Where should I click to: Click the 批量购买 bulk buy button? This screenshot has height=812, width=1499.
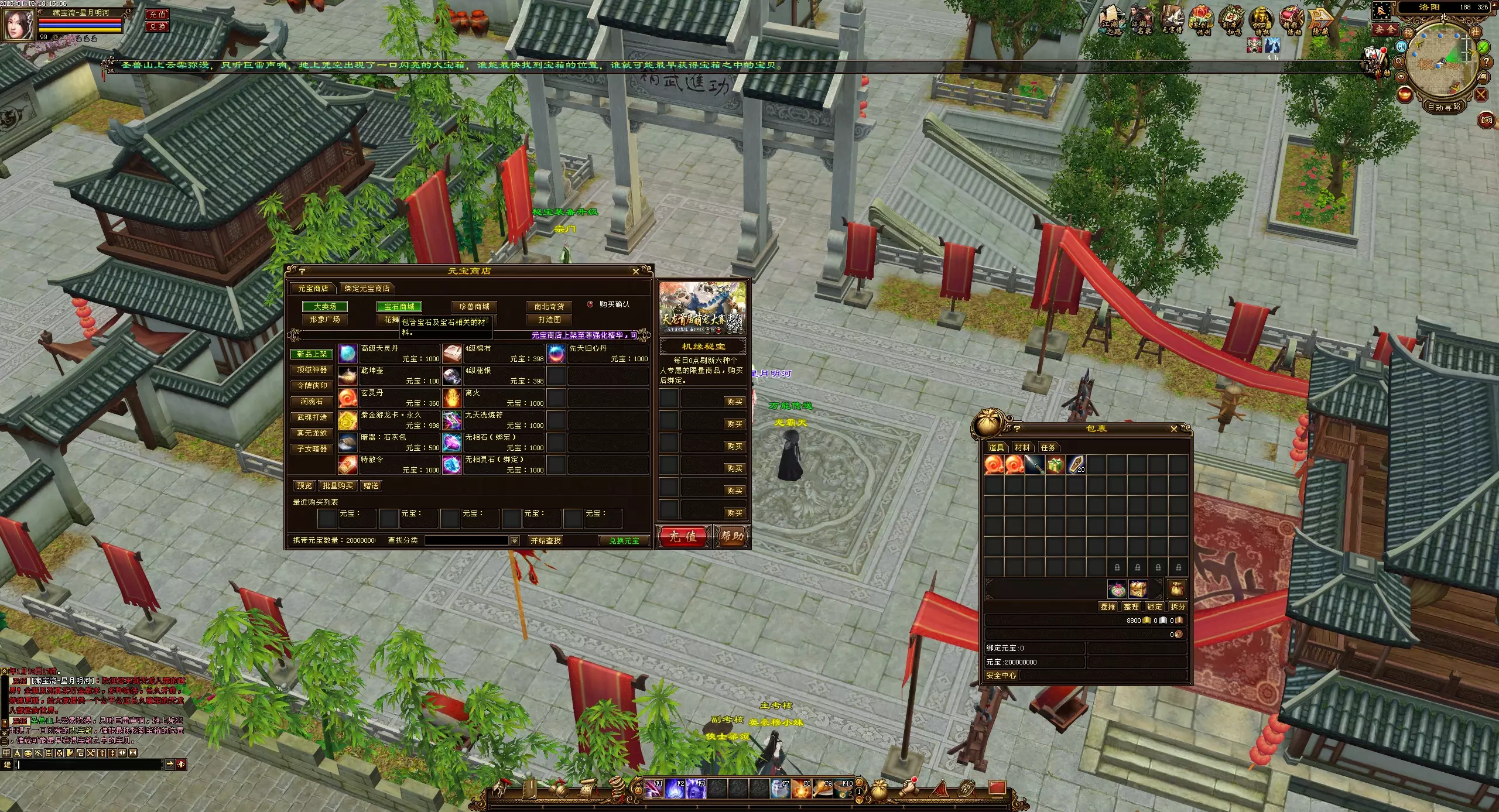point(338,486)
